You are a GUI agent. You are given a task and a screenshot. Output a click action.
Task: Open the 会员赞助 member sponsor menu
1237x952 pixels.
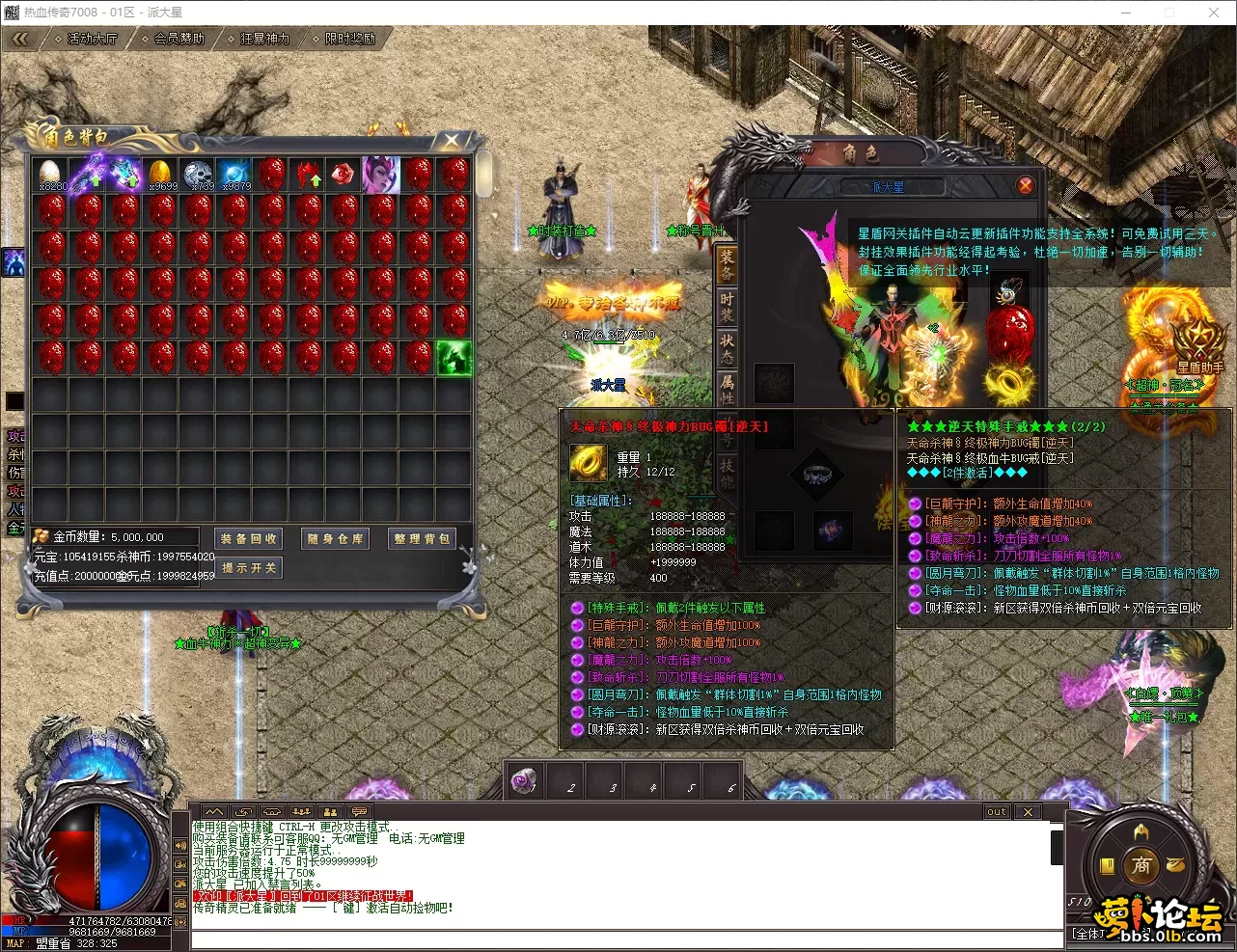175,39
